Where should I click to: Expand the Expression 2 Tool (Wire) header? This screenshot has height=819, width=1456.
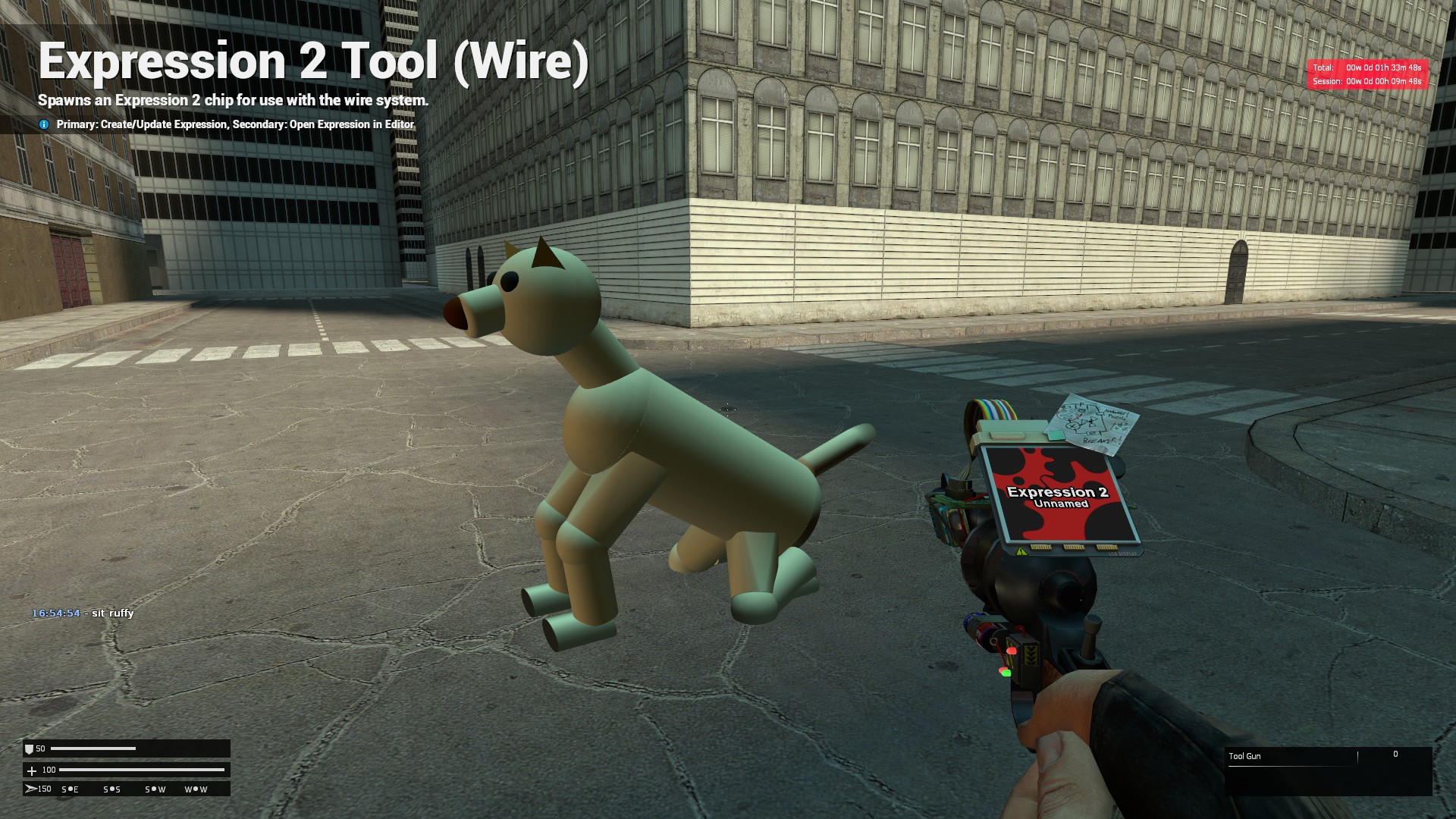pyautogui.click(x=315, y=61)
